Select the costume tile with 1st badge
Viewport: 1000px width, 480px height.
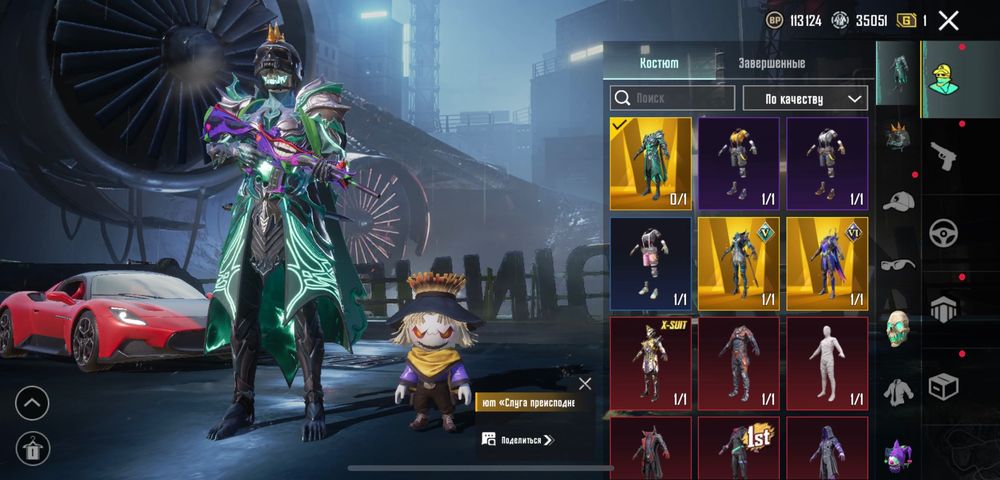tap(739, 448)
